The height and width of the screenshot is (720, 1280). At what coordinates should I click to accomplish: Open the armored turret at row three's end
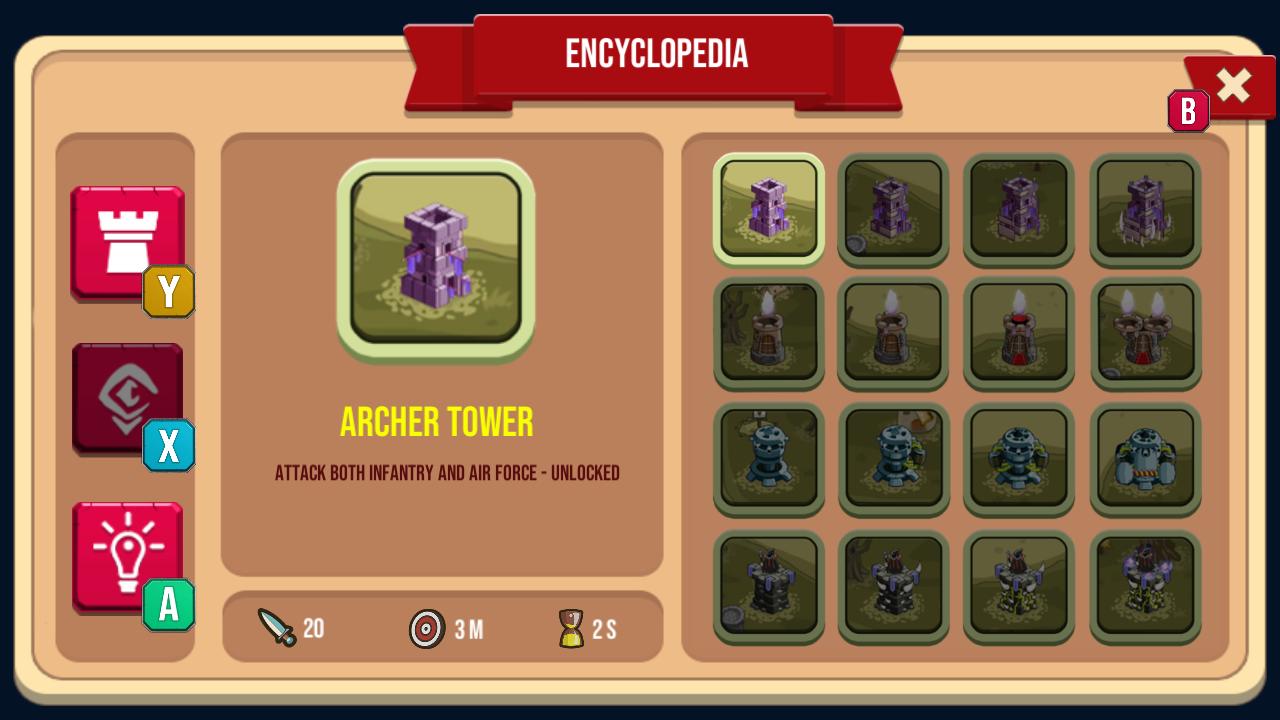point(1145,460)
